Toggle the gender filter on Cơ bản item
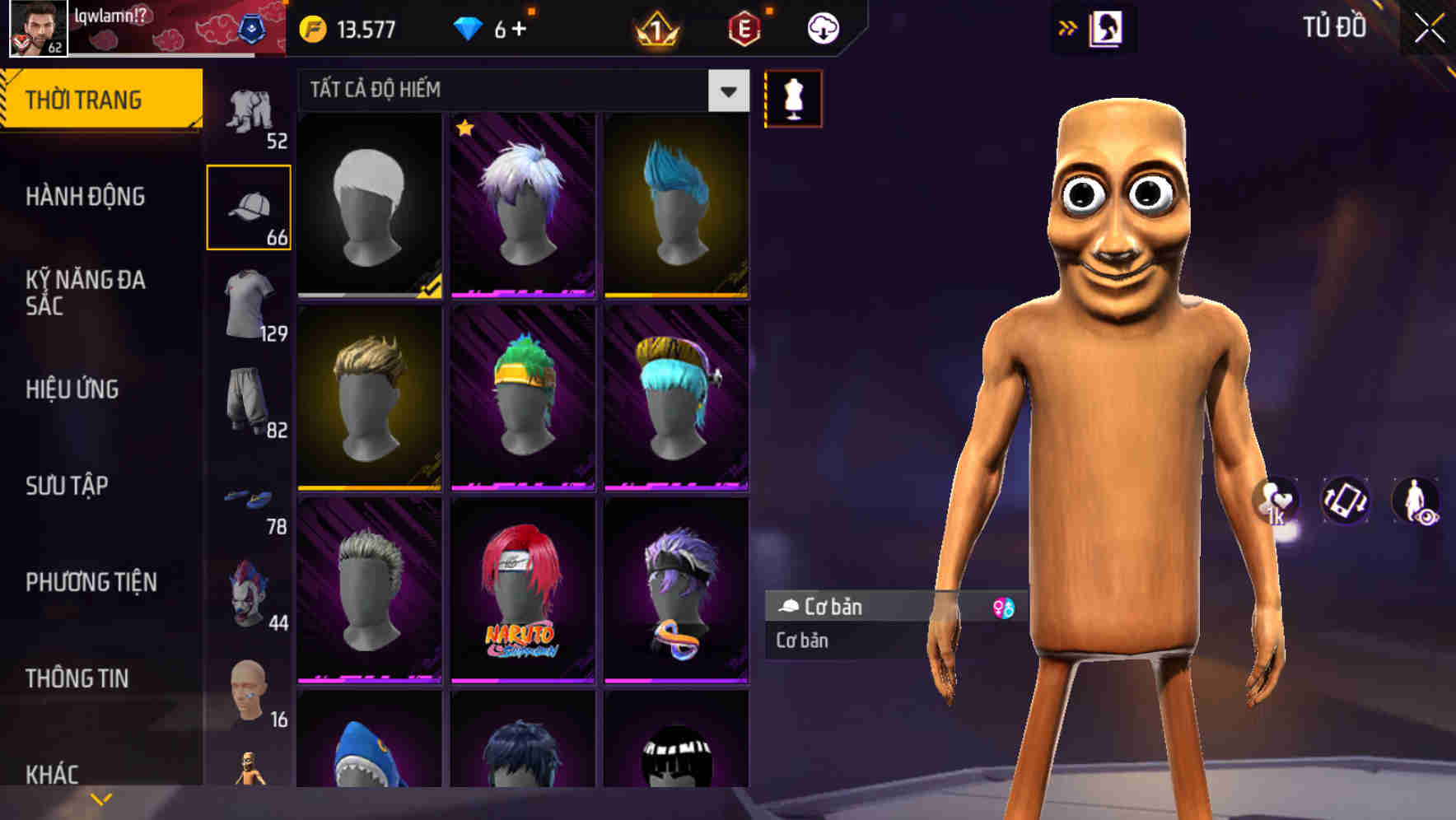1456x820 pixels. pos(1005,606)
